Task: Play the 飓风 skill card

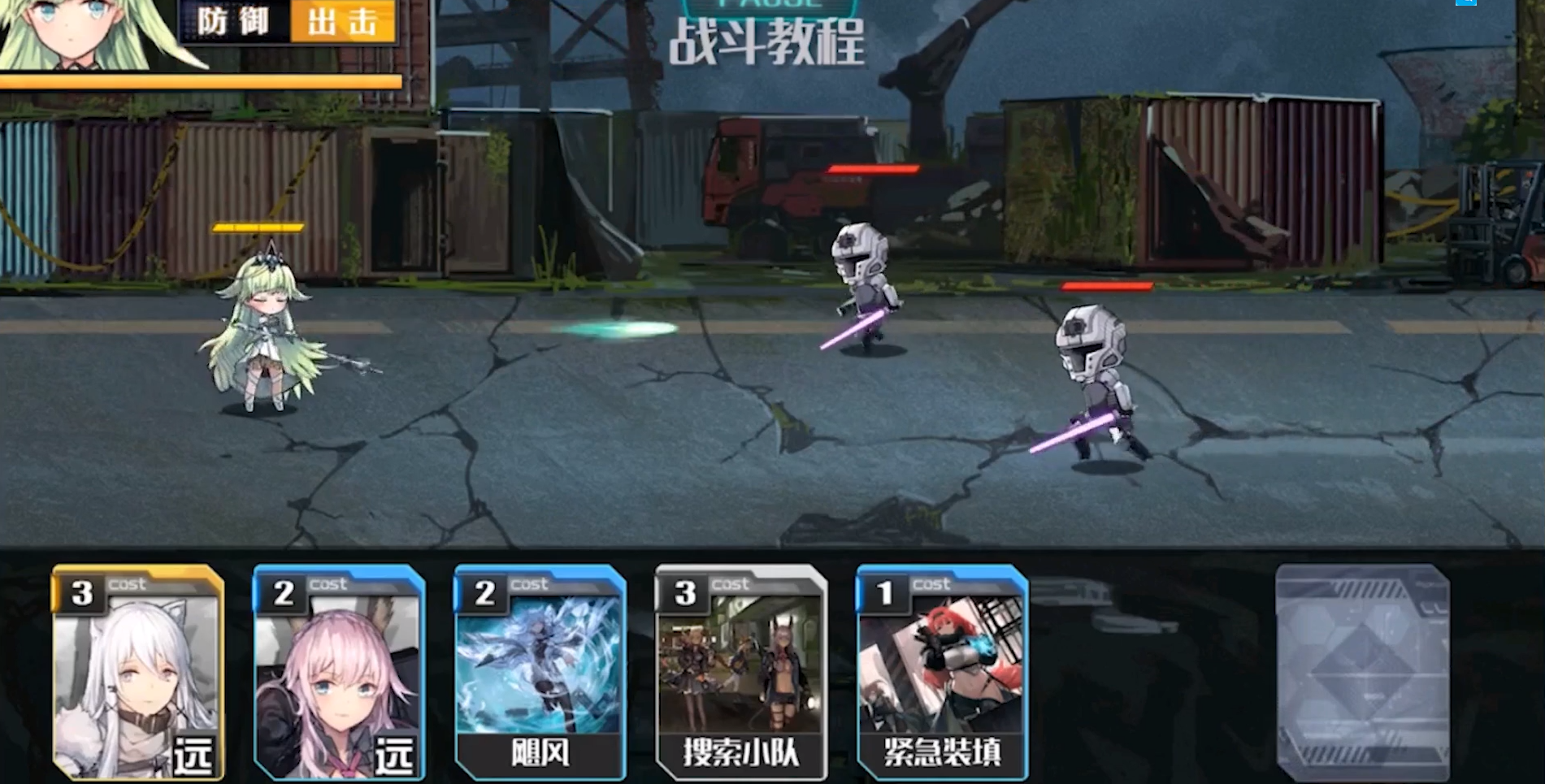Action: coord(540,673)
